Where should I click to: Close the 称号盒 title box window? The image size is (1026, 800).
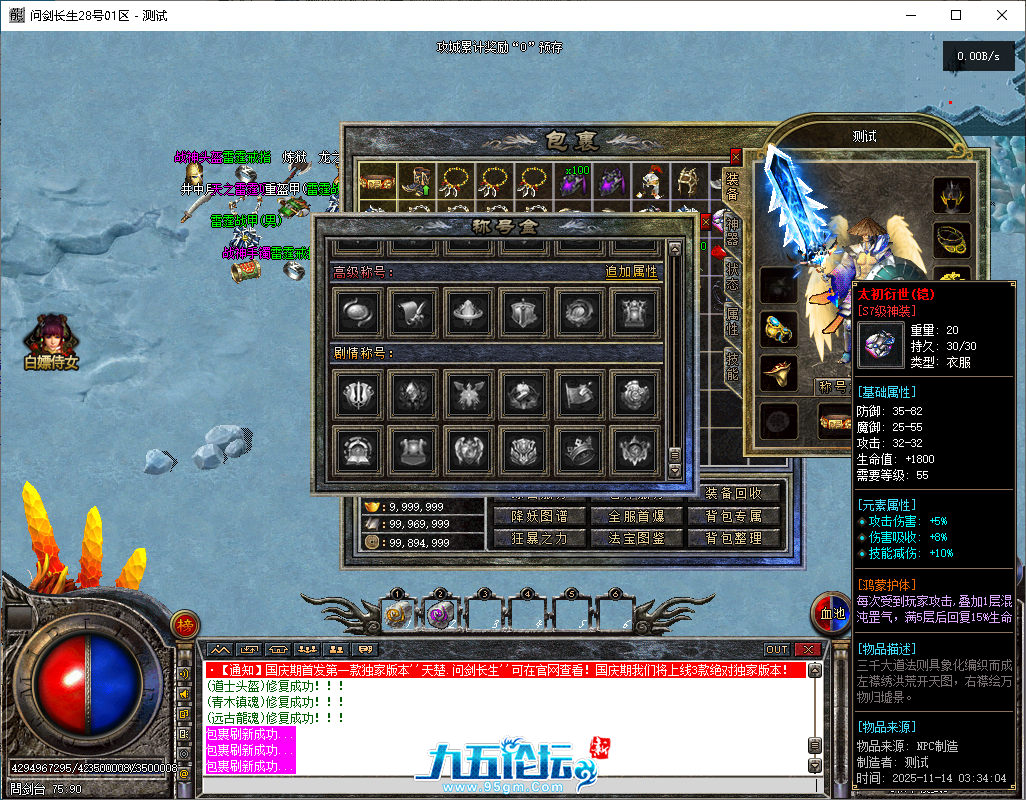click(x=706, y=222)
